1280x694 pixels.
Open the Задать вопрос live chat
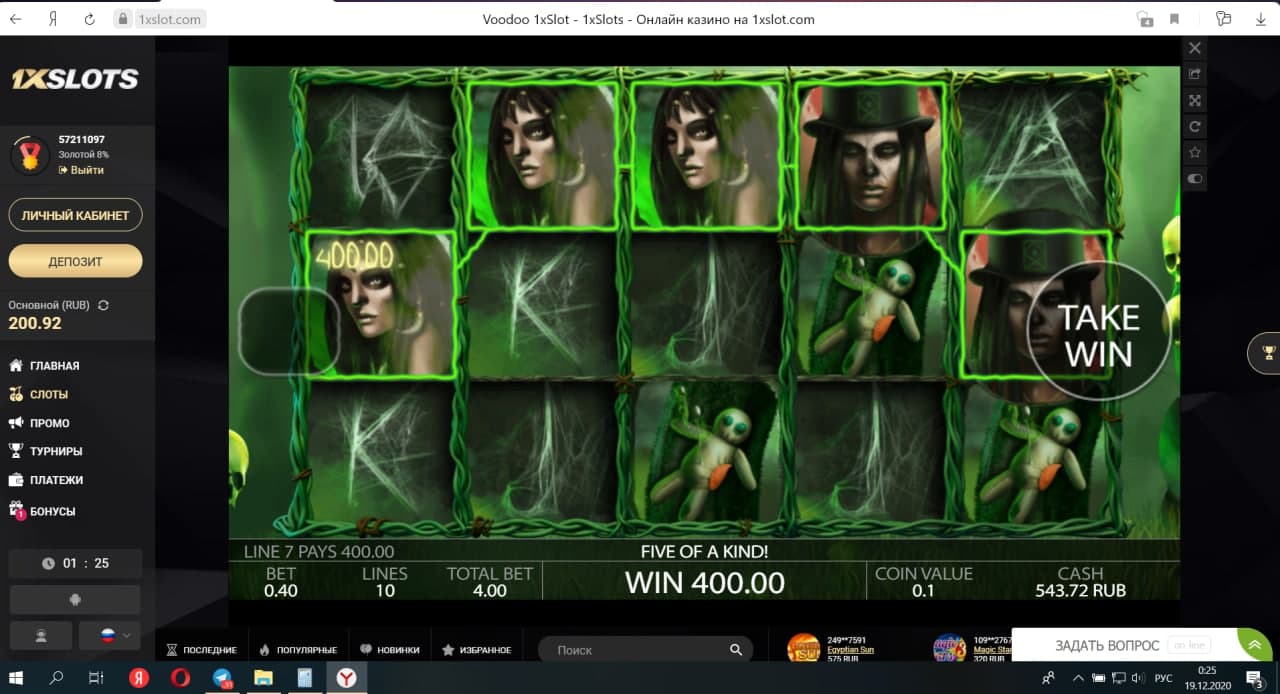pyautogui.click(x=1107, y=646)
